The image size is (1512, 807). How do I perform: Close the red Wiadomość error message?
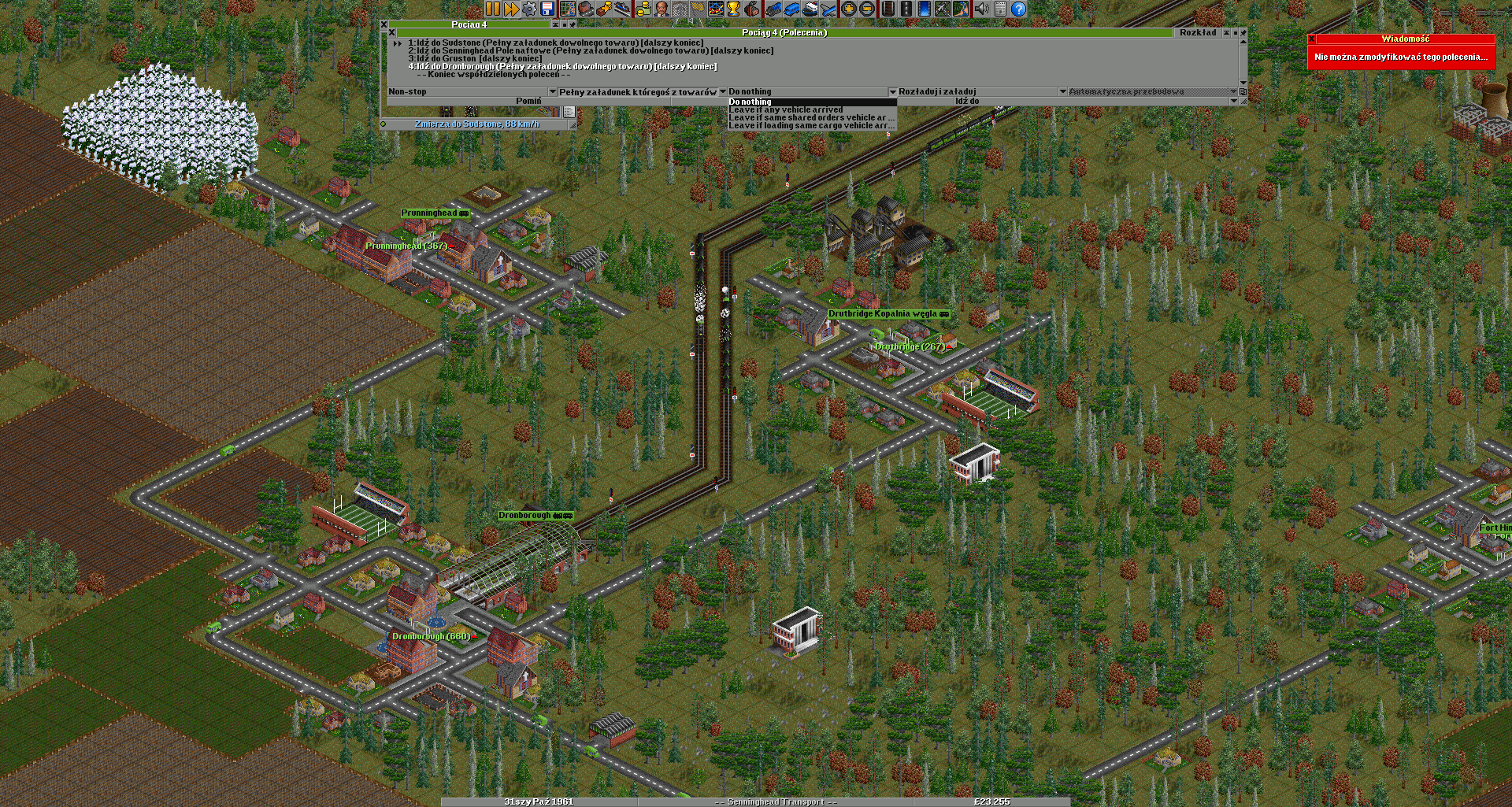1312,39
